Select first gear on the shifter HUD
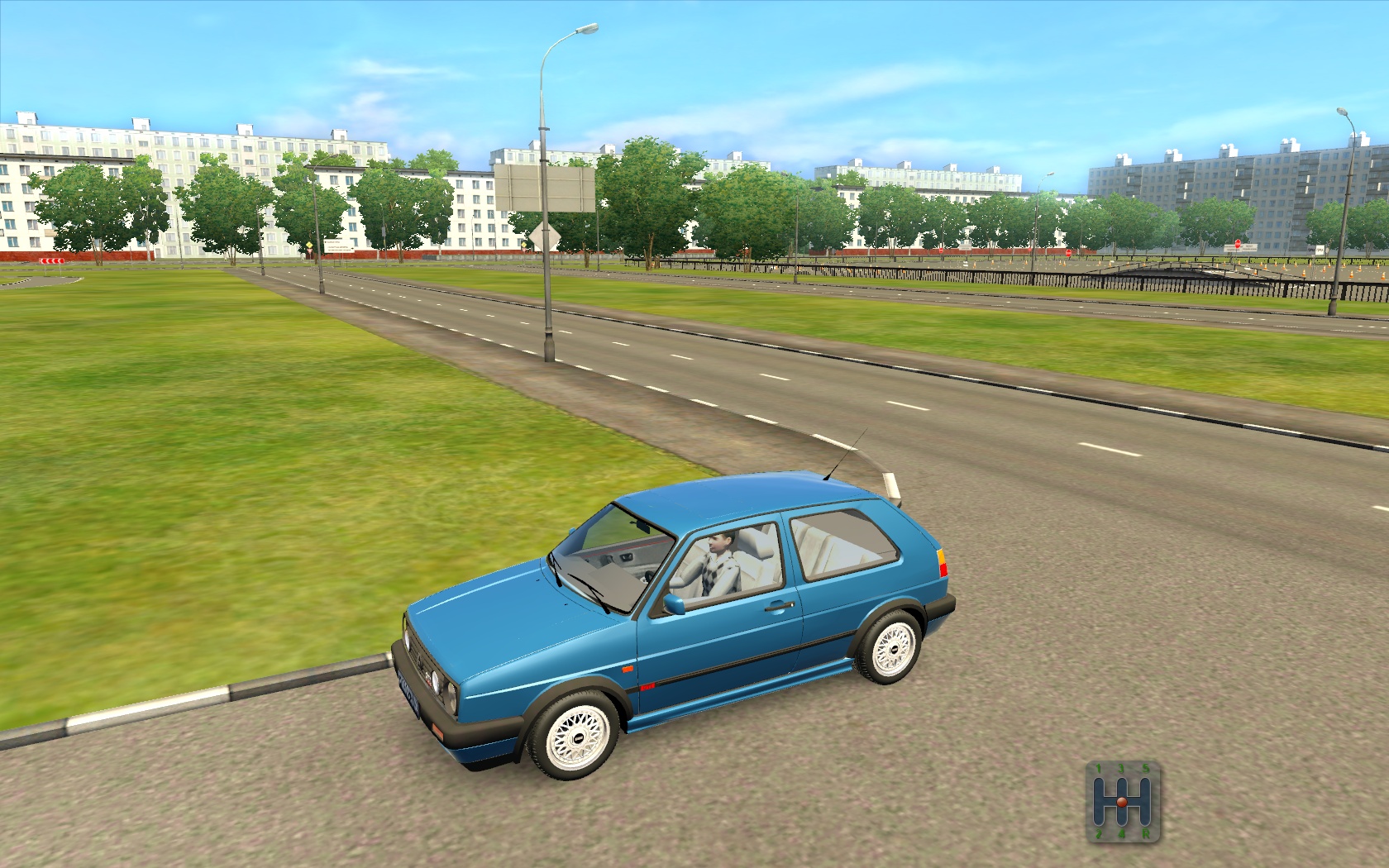 1099,782
